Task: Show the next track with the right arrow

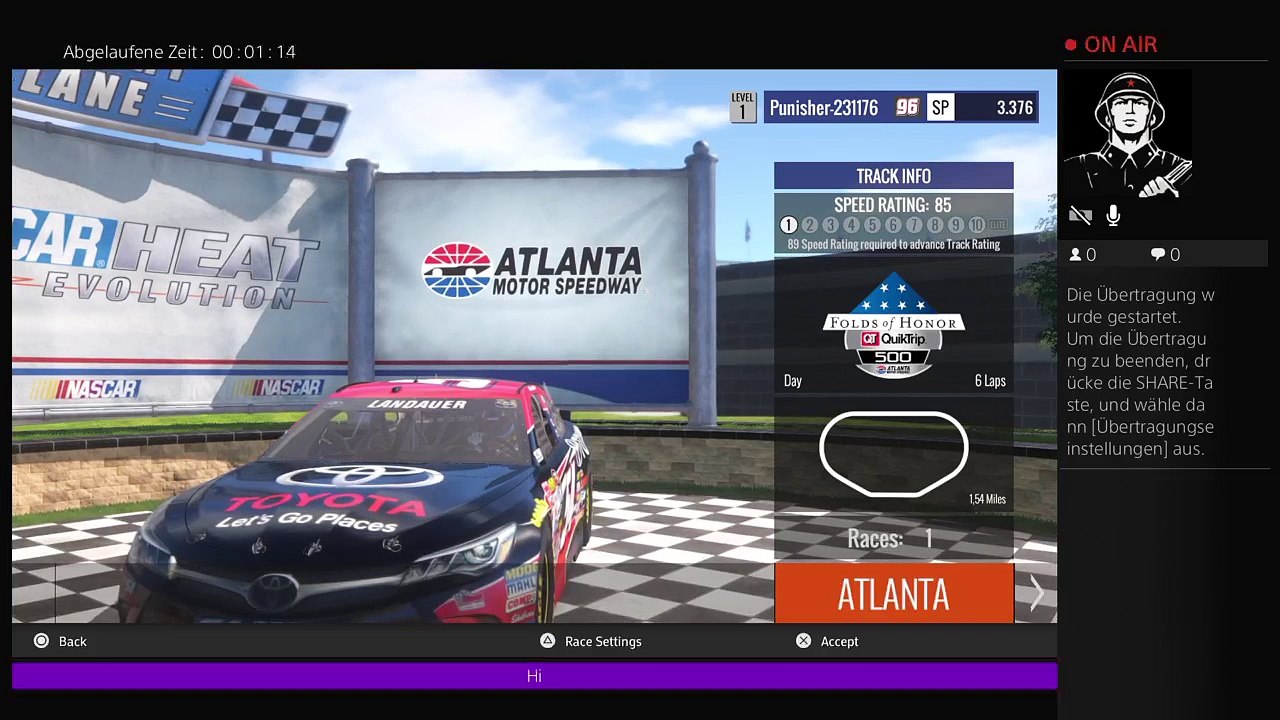Action: click(1036, 594)
